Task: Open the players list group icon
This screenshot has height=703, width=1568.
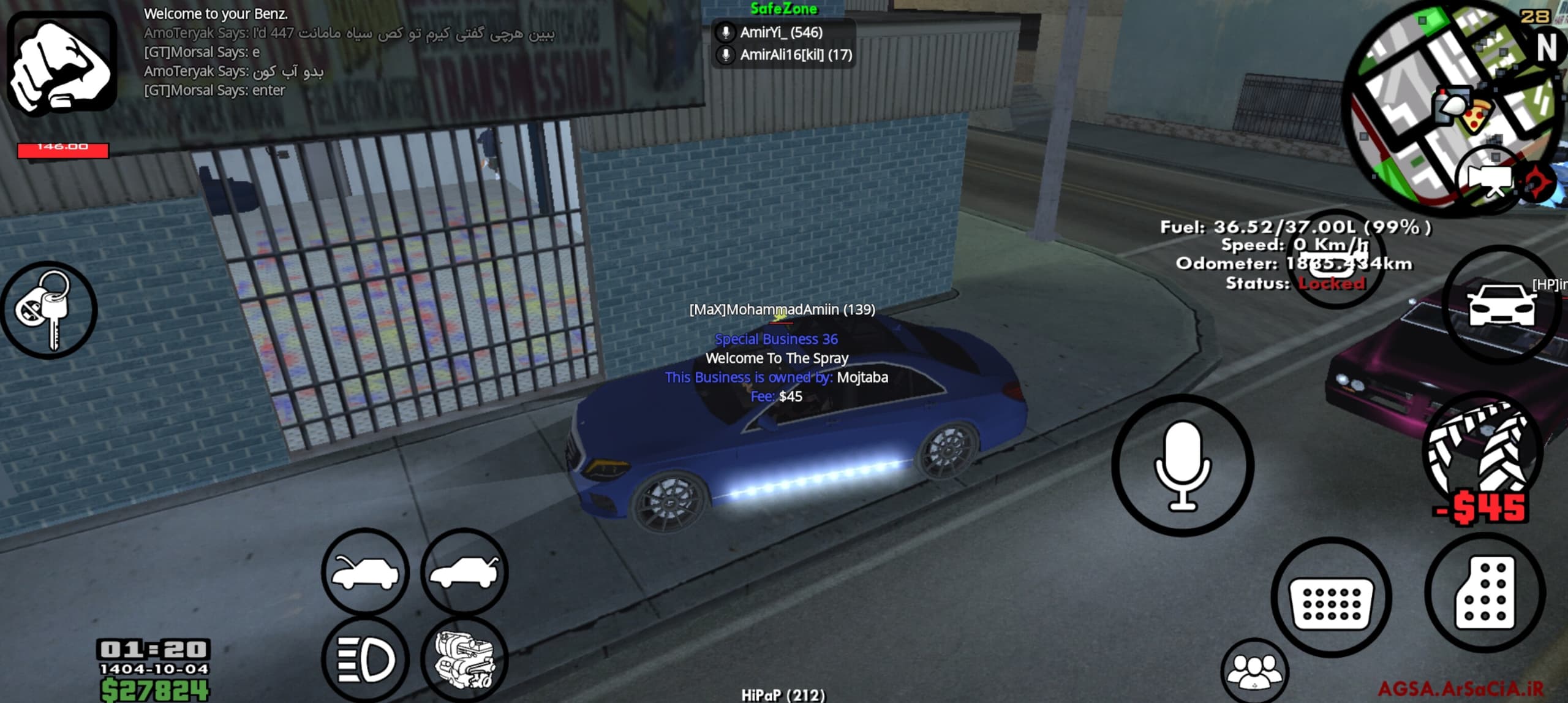Action: pyautogui.click(x=1254, y=672)
